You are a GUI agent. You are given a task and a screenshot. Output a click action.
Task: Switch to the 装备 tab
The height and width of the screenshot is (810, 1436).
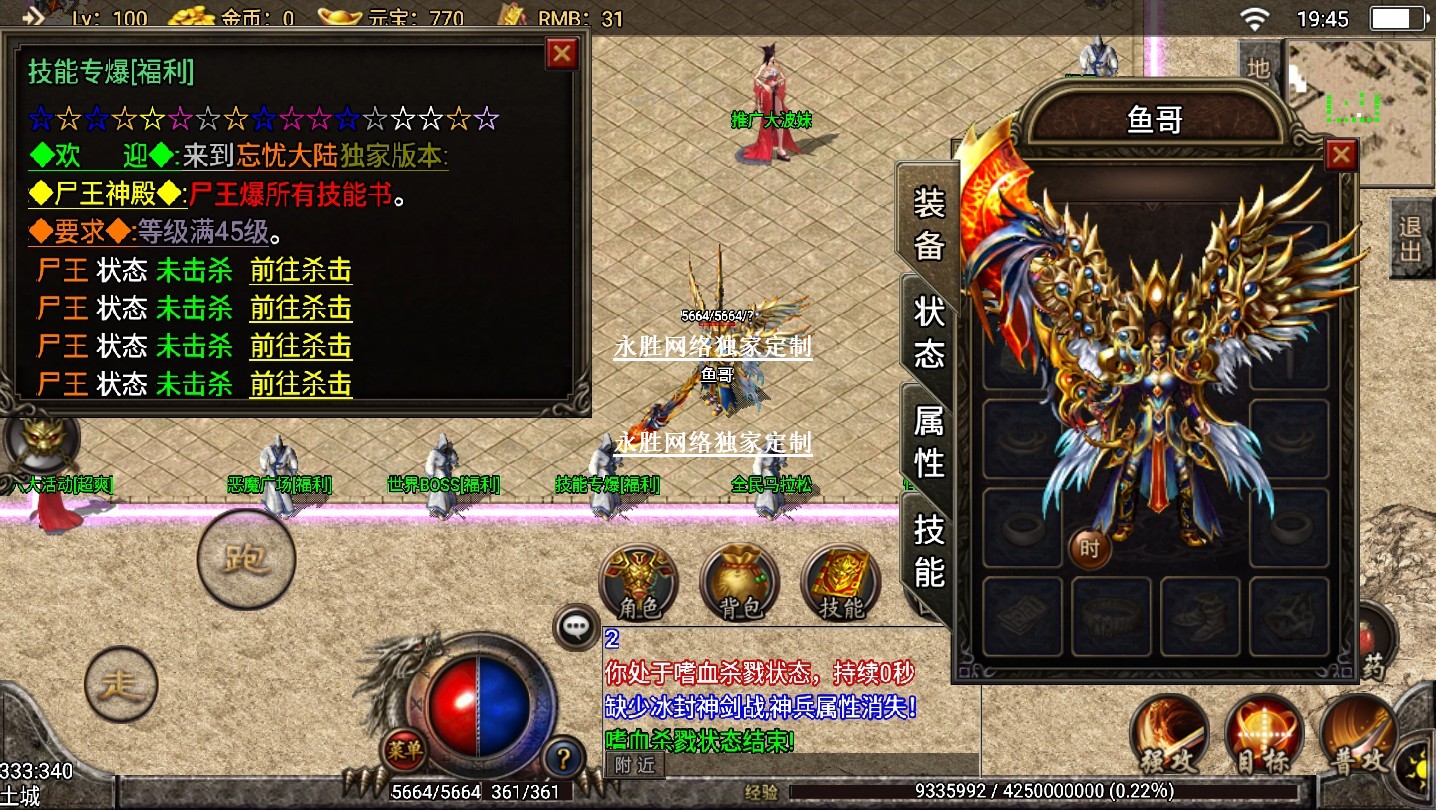pos(929,224)
